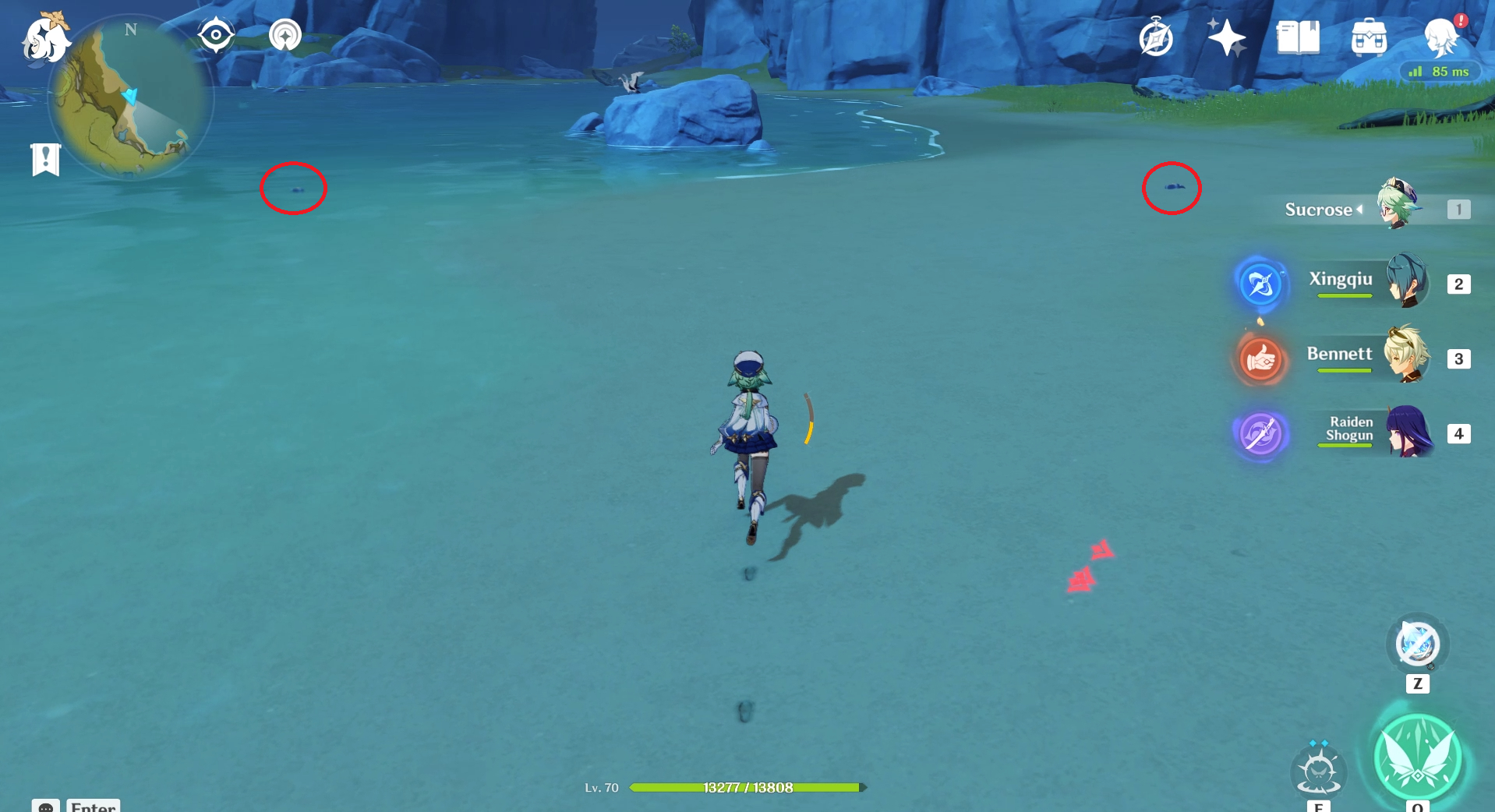Open the Wish screen via the star icon
This screenshot has width=1495, height=812.
click(1228, 37)
